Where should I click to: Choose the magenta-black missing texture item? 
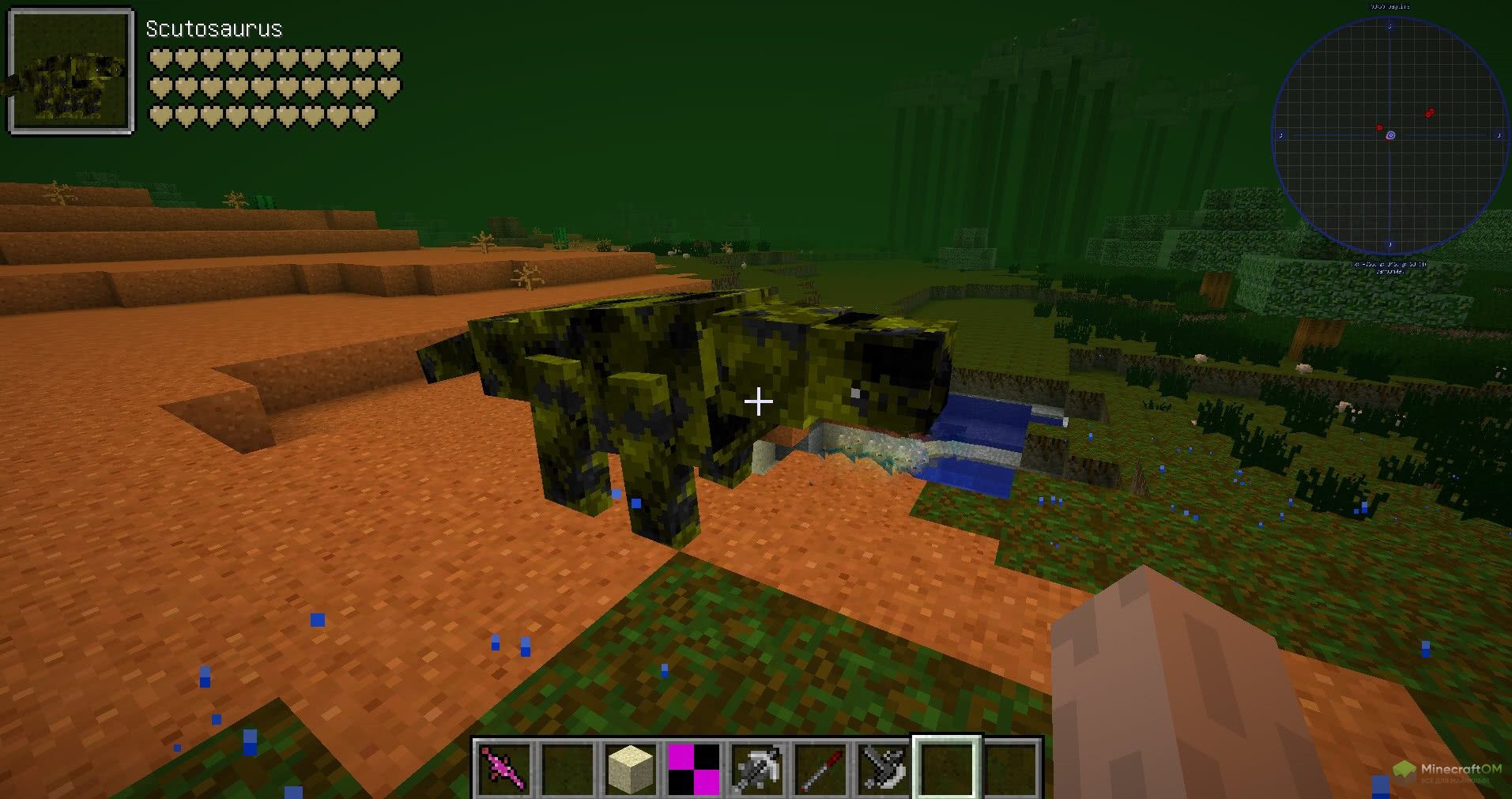click(x=694, y=769)
